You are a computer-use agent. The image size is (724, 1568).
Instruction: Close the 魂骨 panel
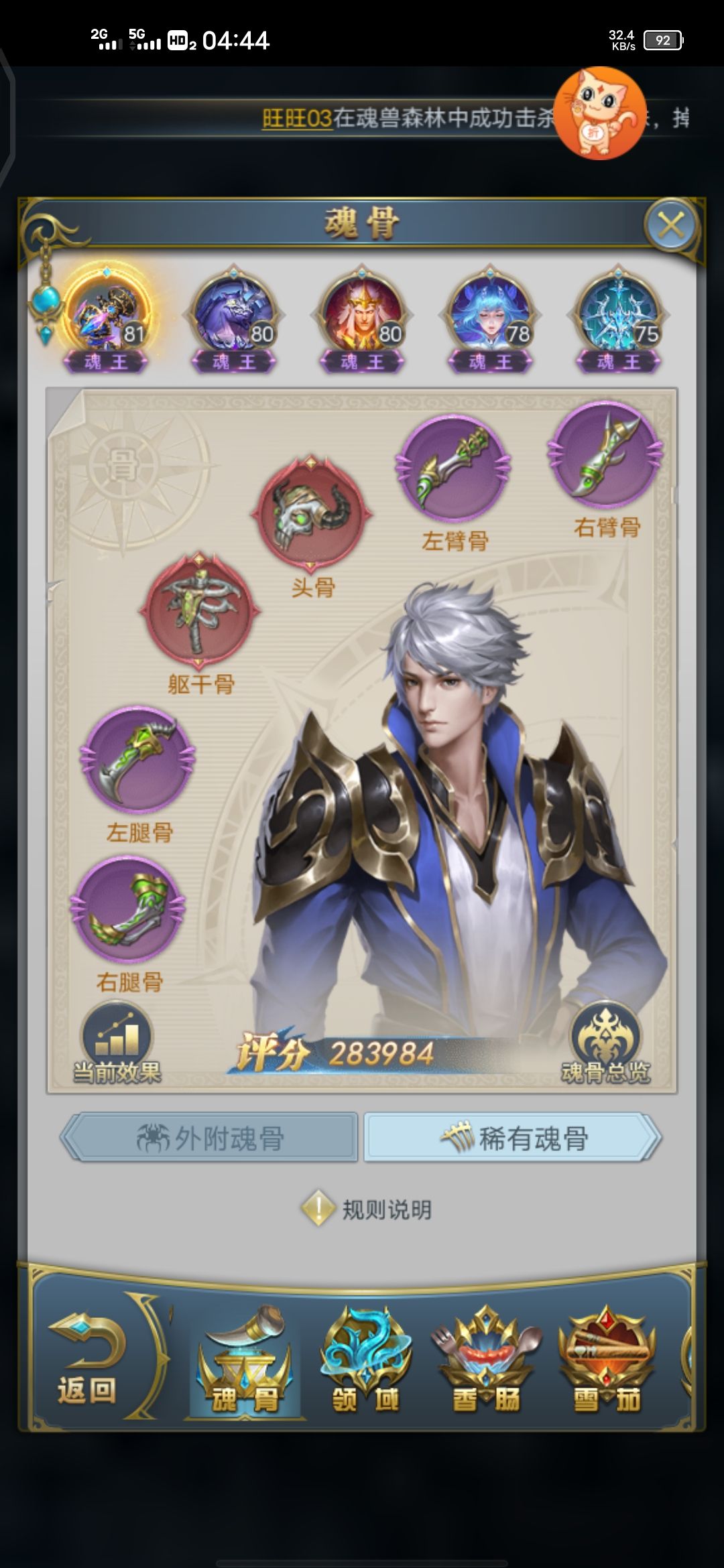[670, 225]
